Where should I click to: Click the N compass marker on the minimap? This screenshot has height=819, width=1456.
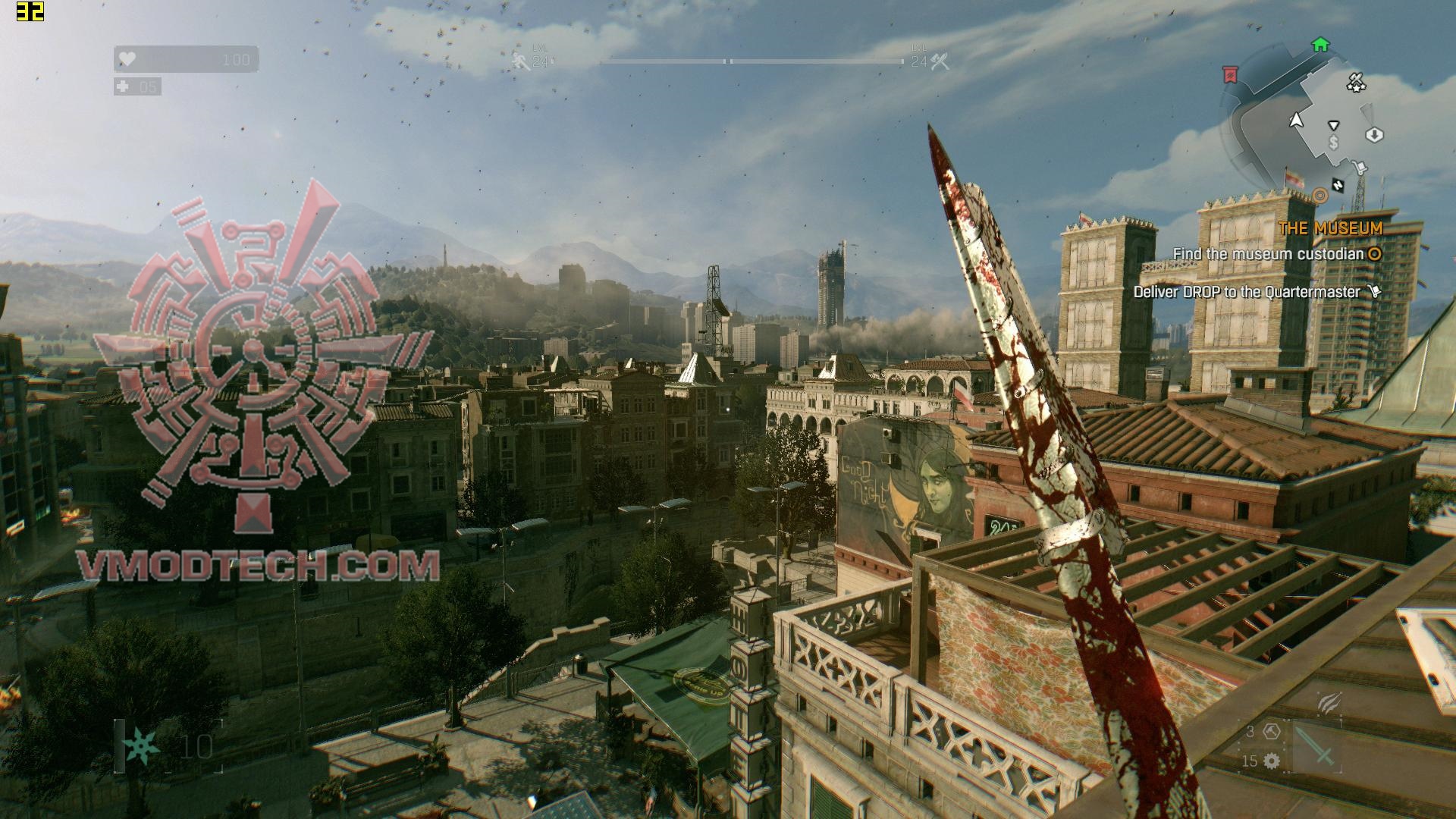(x=1339, y=186)
